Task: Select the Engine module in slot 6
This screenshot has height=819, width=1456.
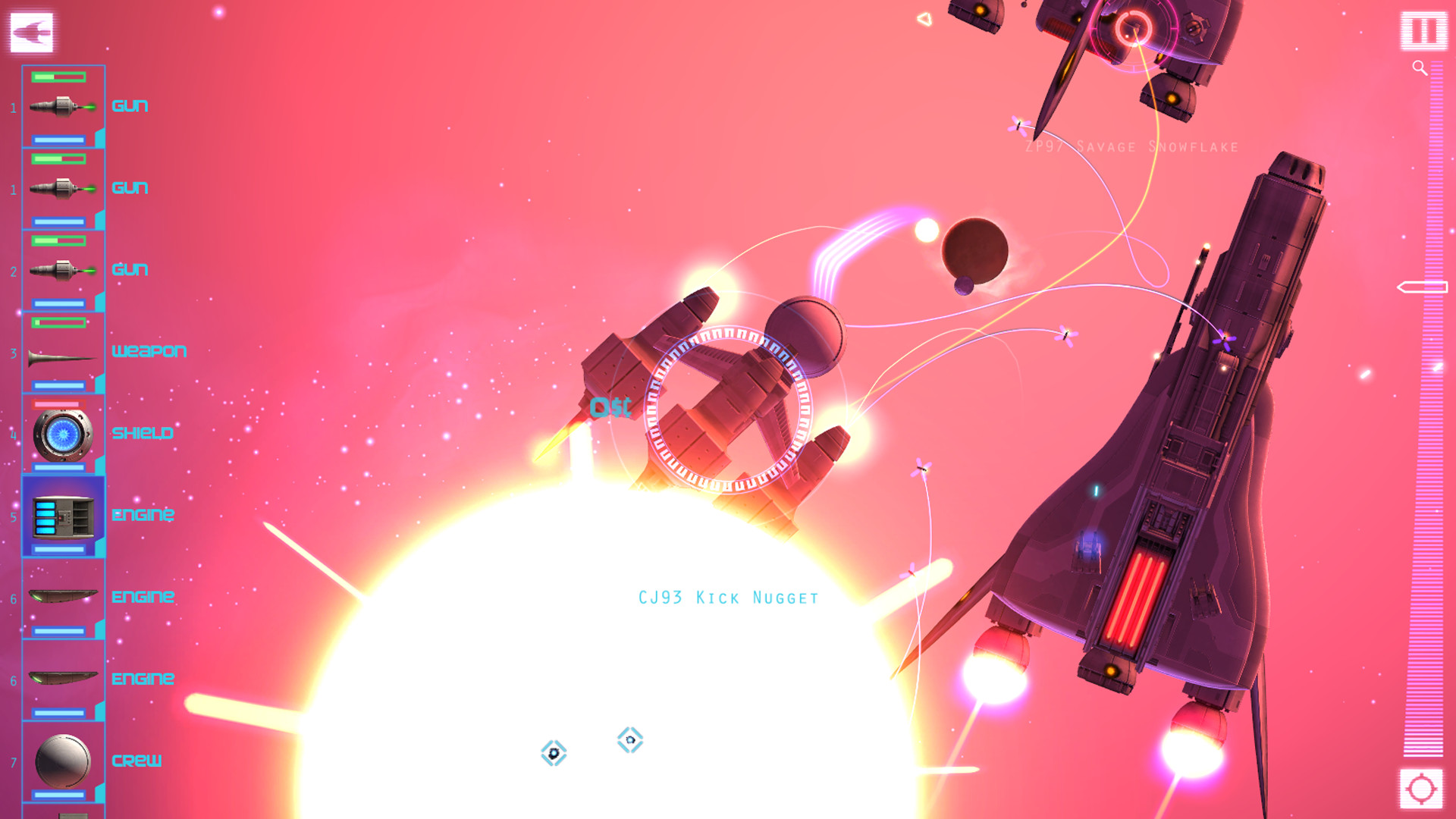Action: [63, 597]
